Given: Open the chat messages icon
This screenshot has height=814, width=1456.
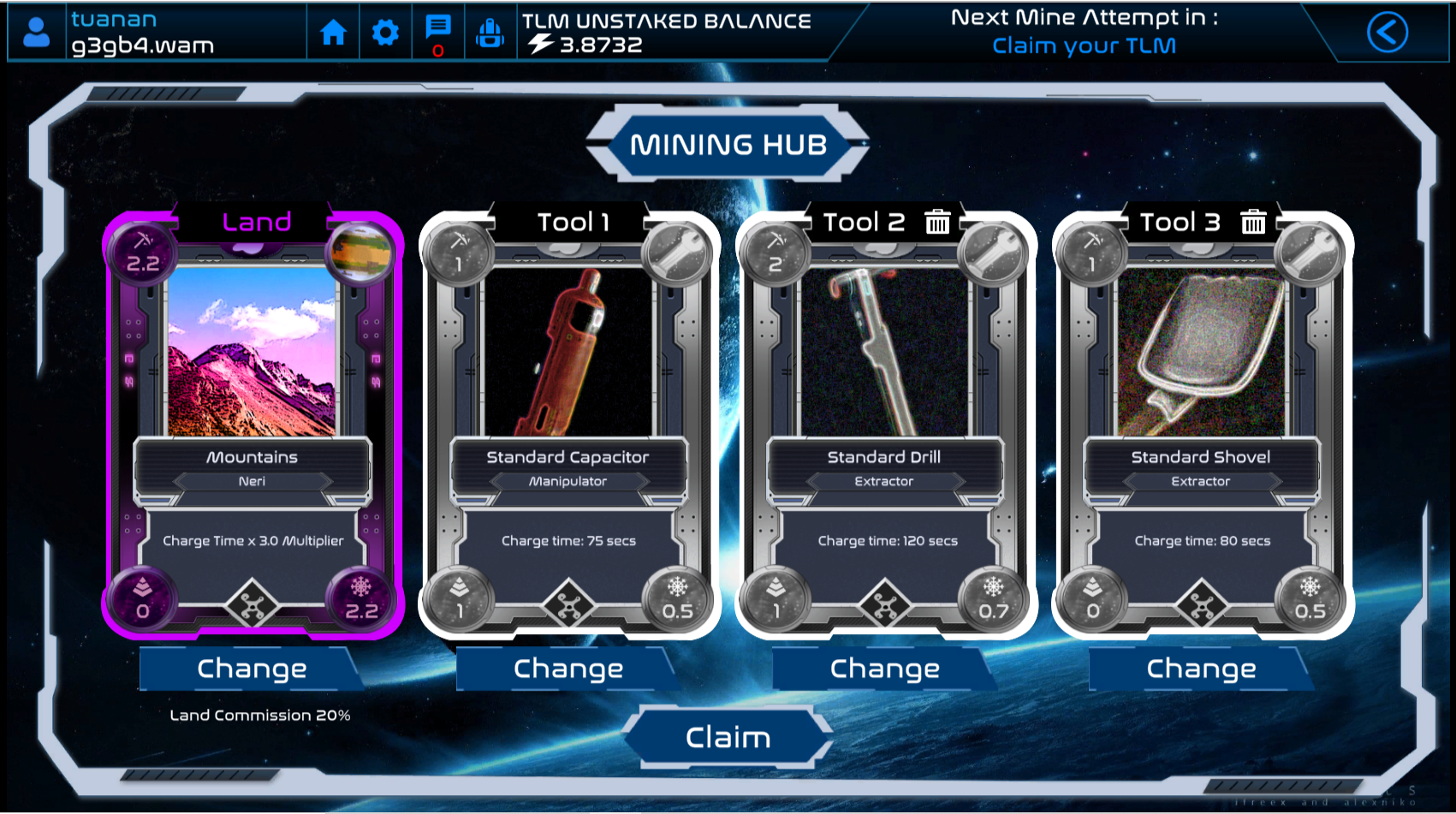Looking at the screenshot, I should click(438, 29).
